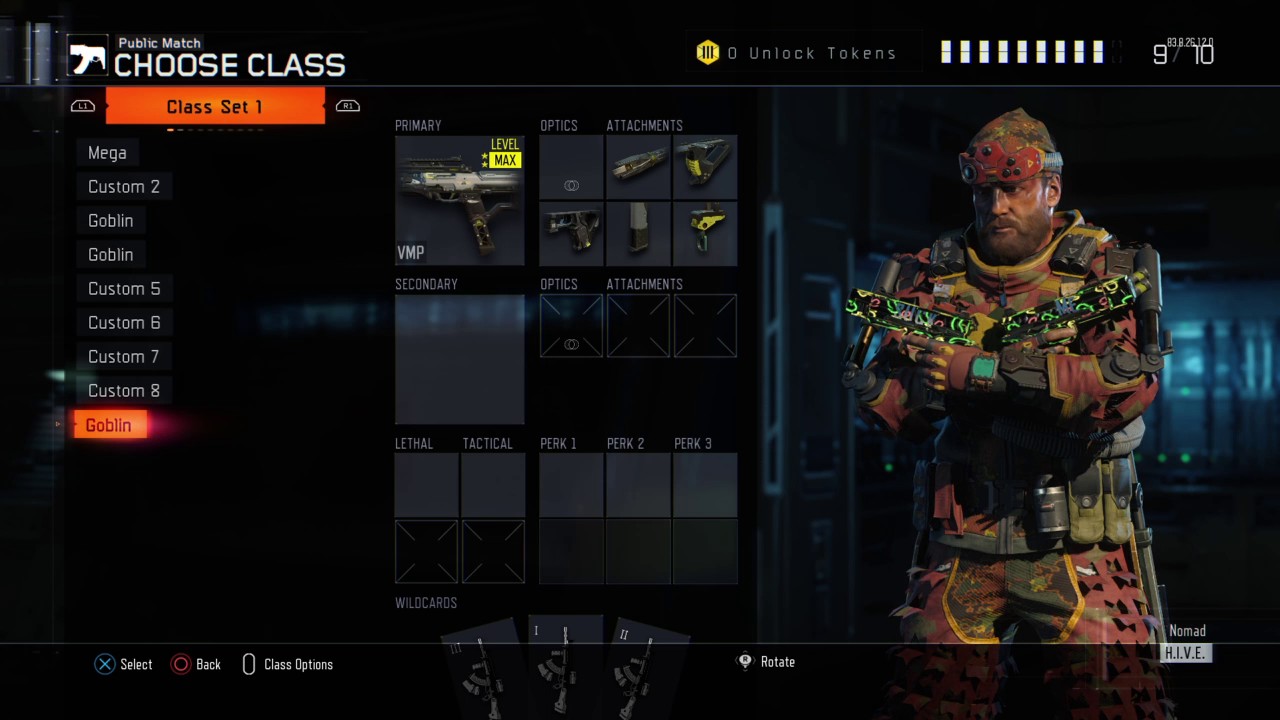
Task: Open the empty secondary weapon slot
Action: [x=459, y=359]
